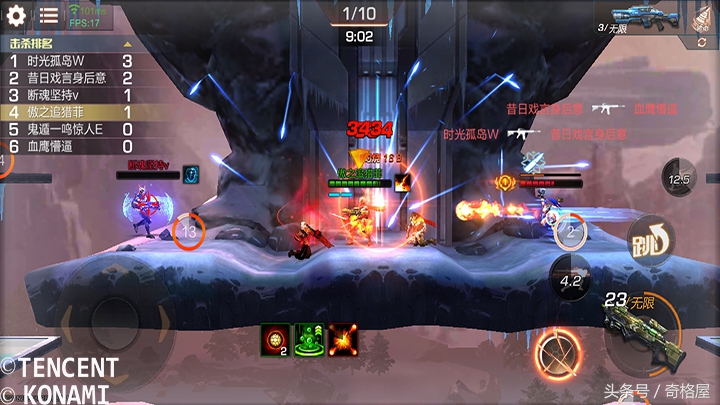Tap the weapon swap arrows button
The image size is (720, 405).
click(702, 43)
